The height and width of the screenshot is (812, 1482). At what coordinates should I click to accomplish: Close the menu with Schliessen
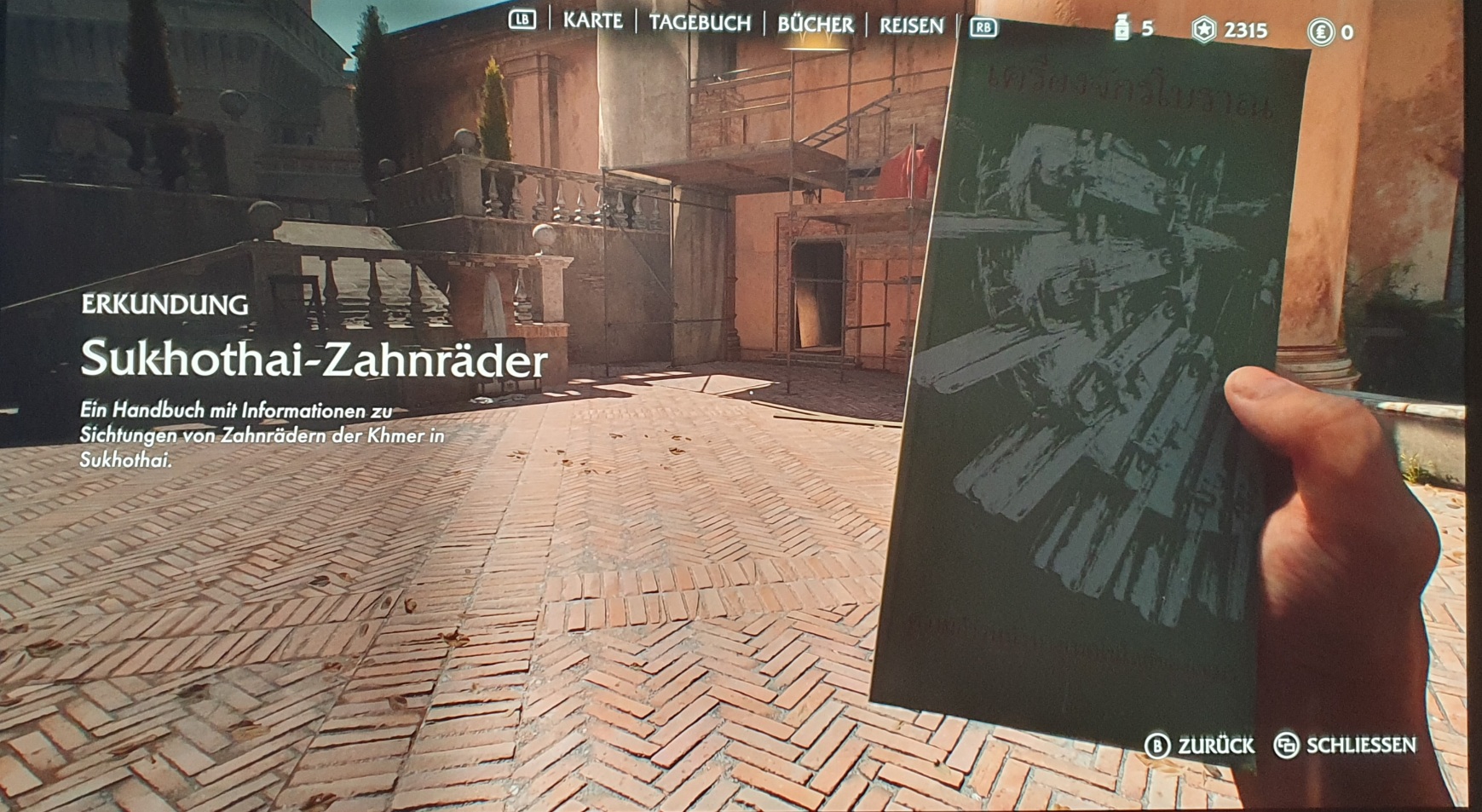click(x=1344, y=746)
